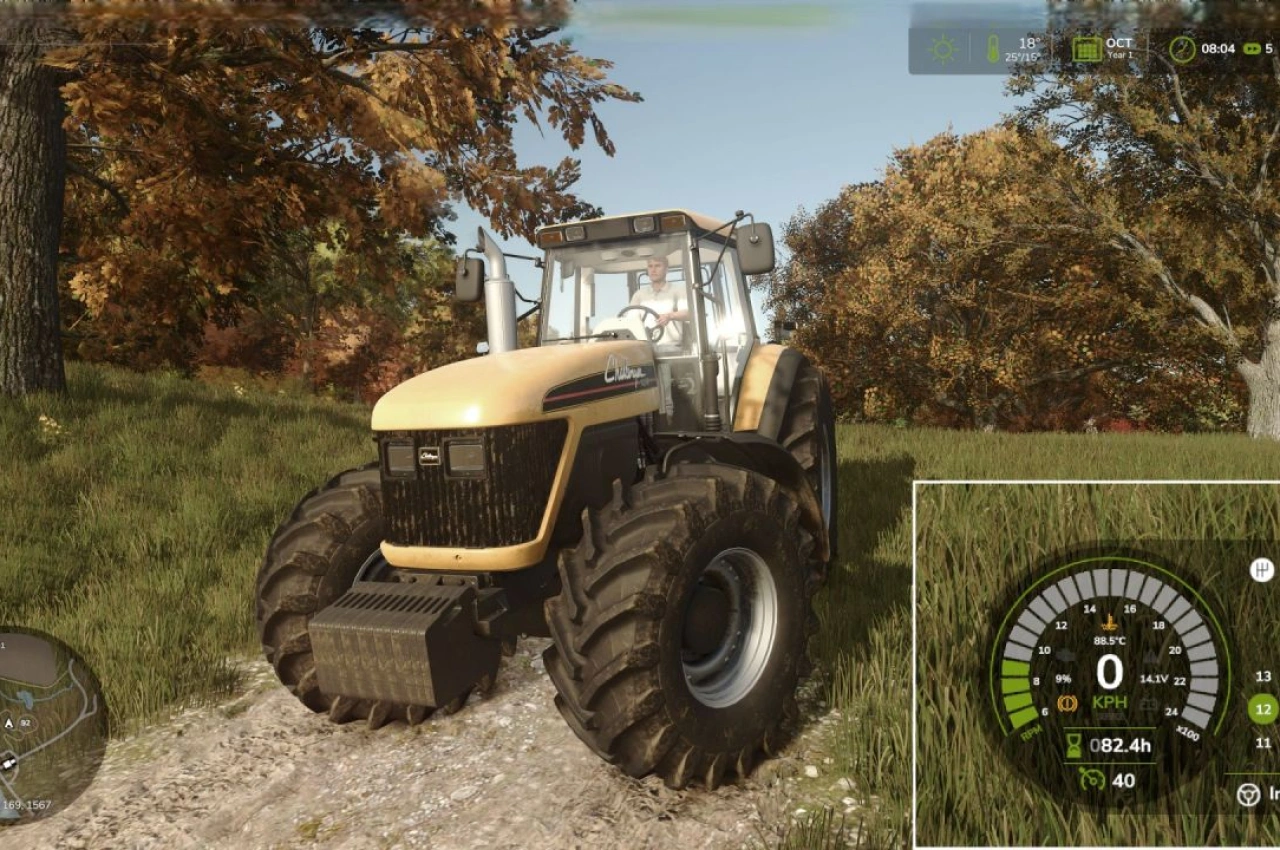Select gear 13 above the highlighted gear
Image resolution: width=1280 pixels, height=850 pixels.
[1262, 677]
